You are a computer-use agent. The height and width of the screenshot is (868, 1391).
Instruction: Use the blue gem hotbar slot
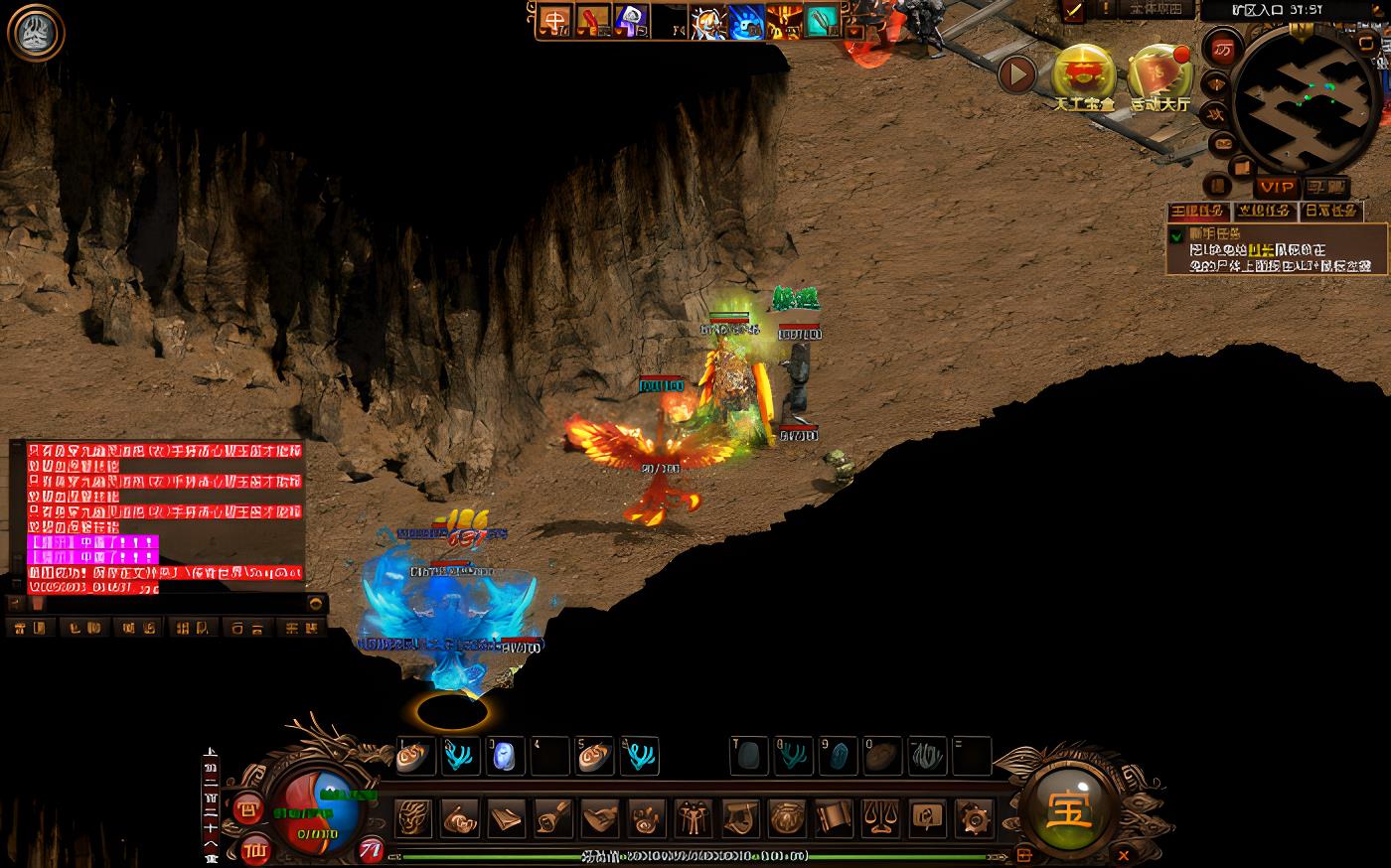504,756
